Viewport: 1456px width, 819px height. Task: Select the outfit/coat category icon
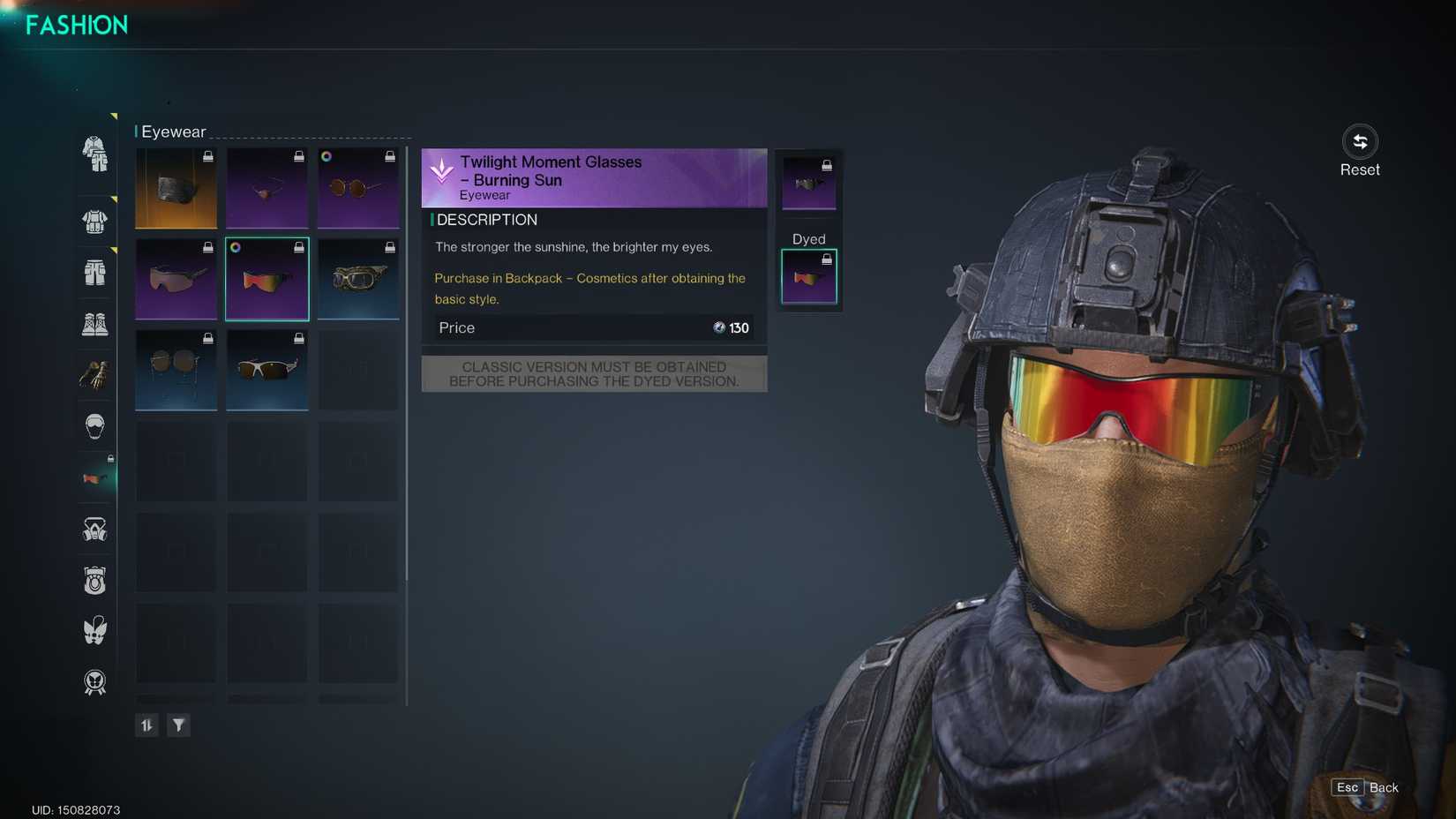pyautogui.click(x=94, y=155)
